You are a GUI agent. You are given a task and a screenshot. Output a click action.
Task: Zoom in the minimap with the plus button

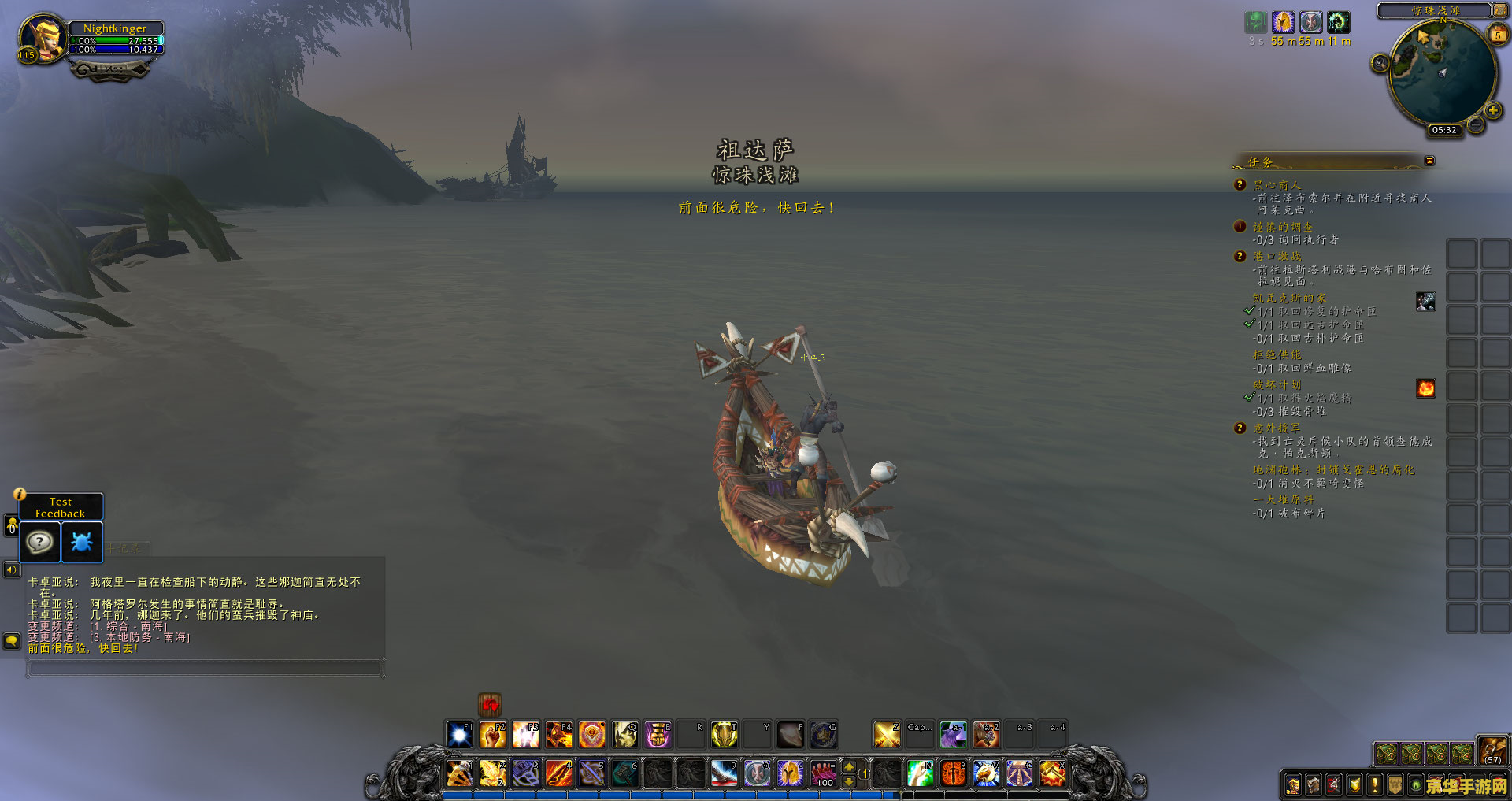pyautogui.click(x=1492, y=110)
